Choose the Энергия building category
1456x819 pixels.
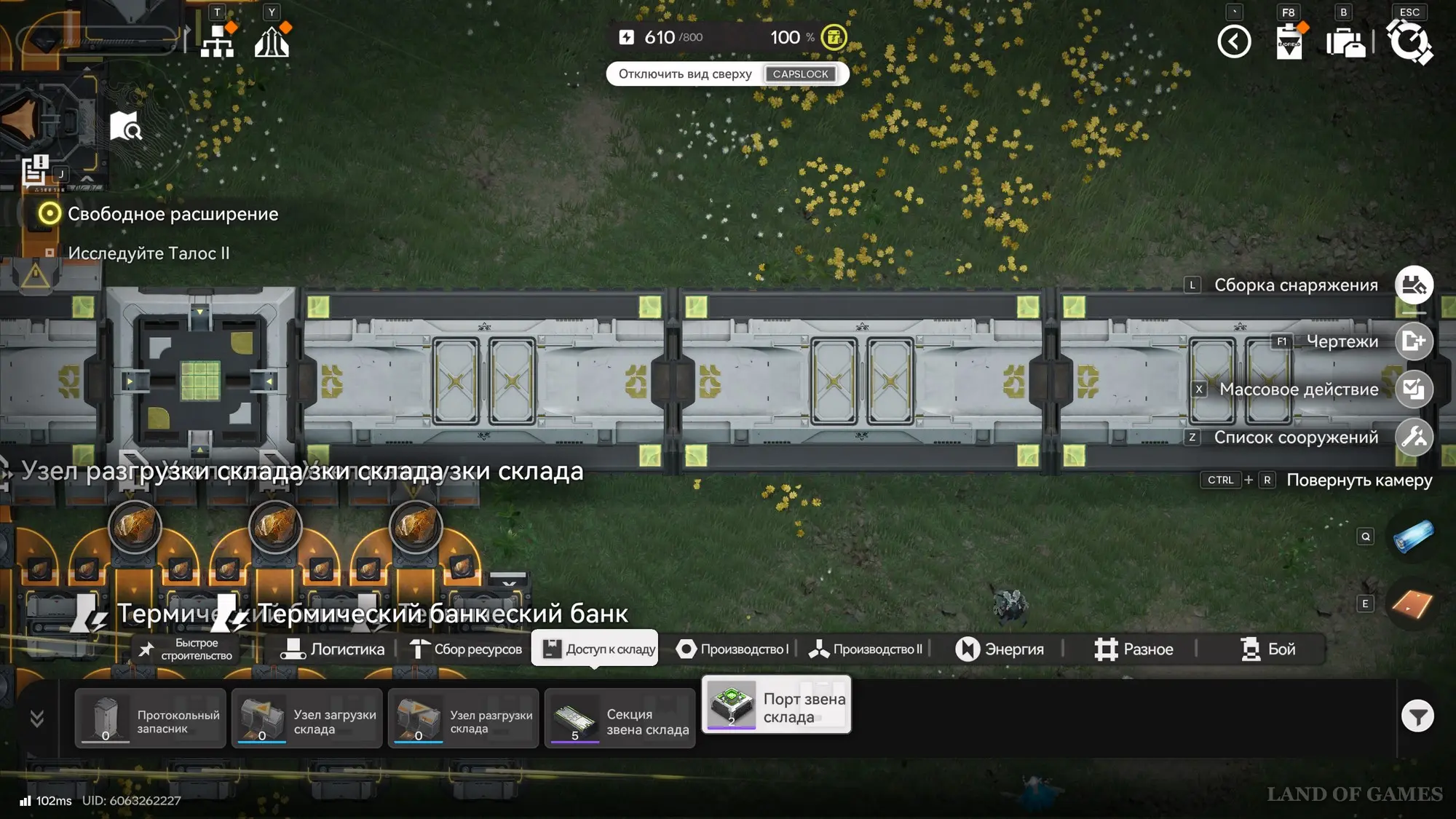[1000, 649]
